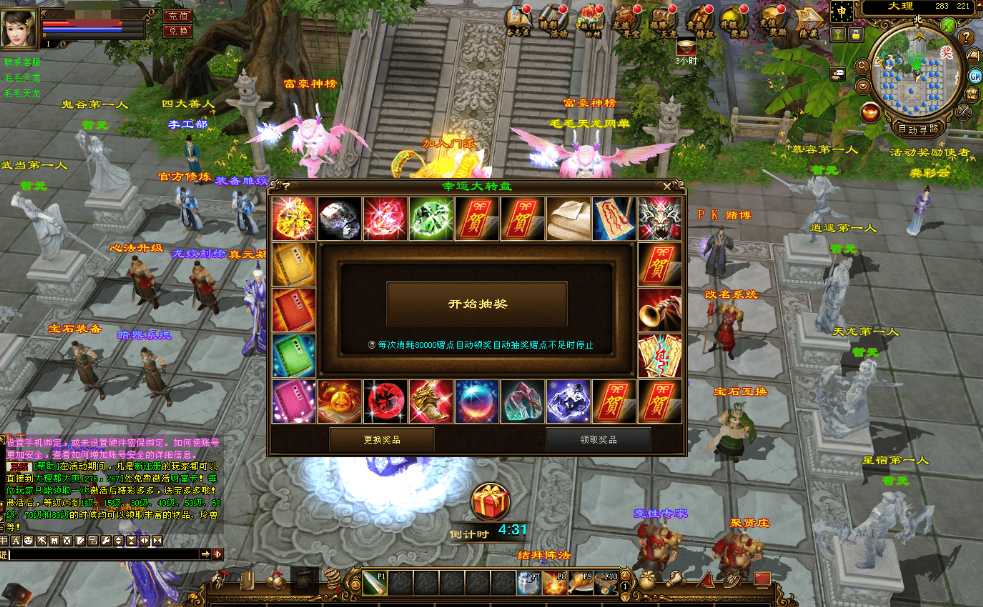Select the green gem prize slot
The image size is (983, 607).
pos(430,218)
